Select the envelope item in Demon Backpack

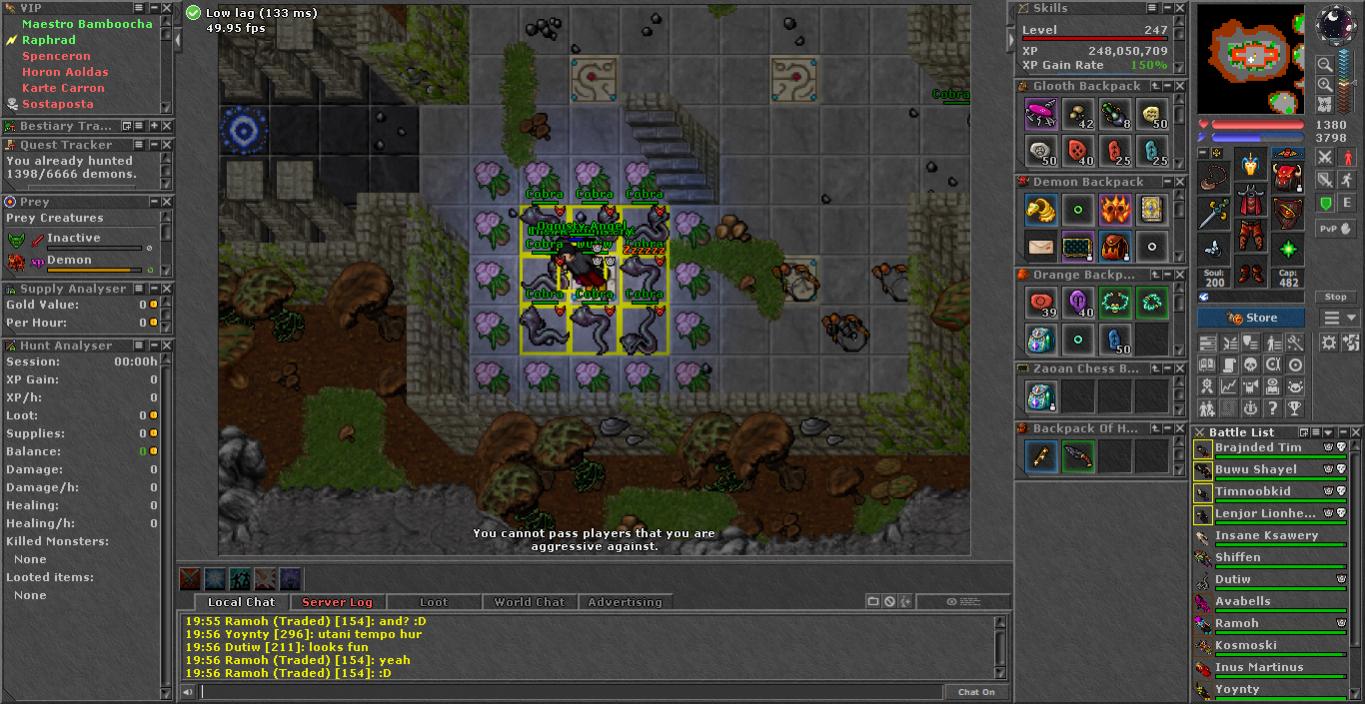[x=1041, y=245]
